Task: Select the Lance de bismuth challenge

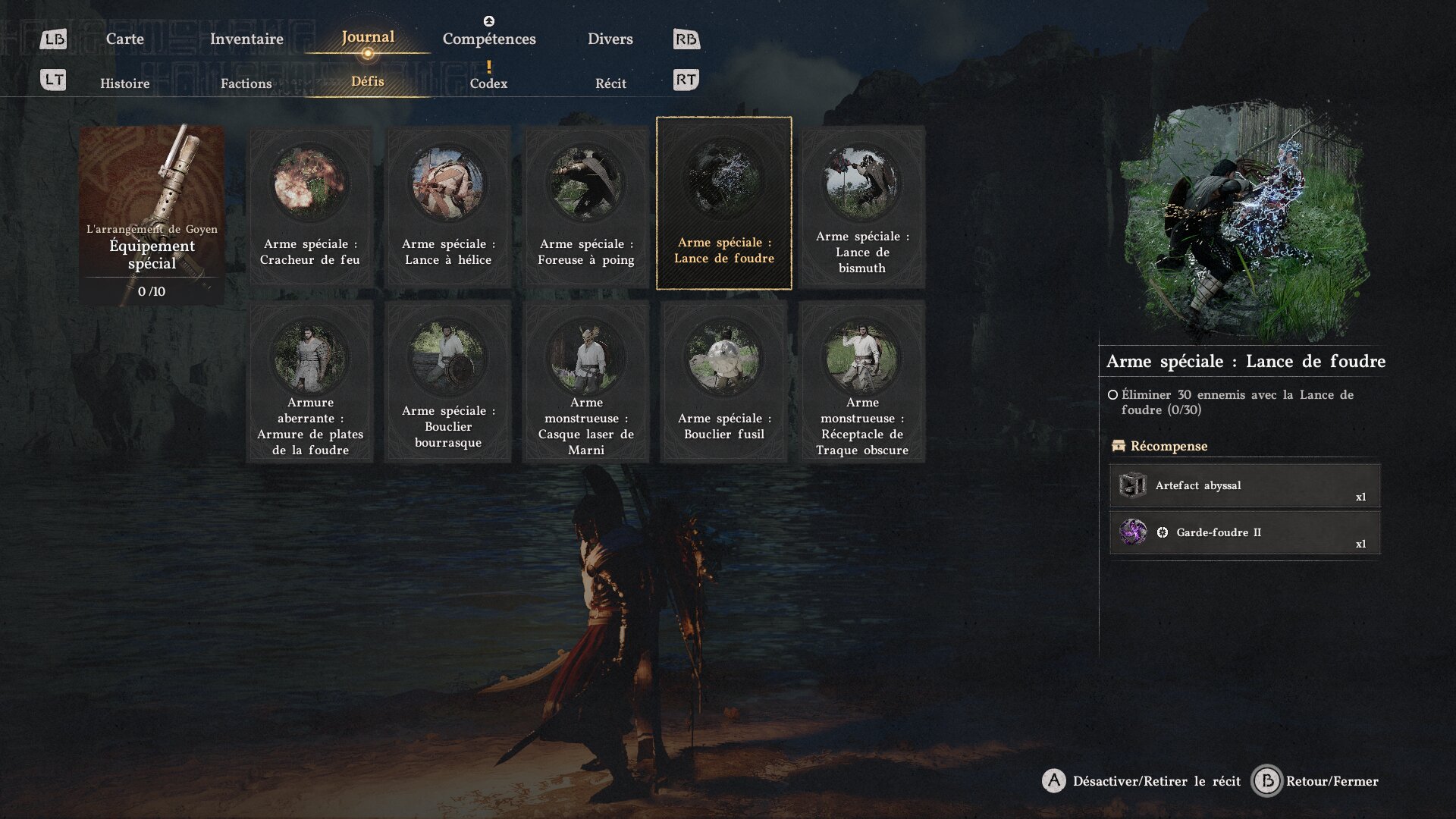Action: (x=862, y=206)
